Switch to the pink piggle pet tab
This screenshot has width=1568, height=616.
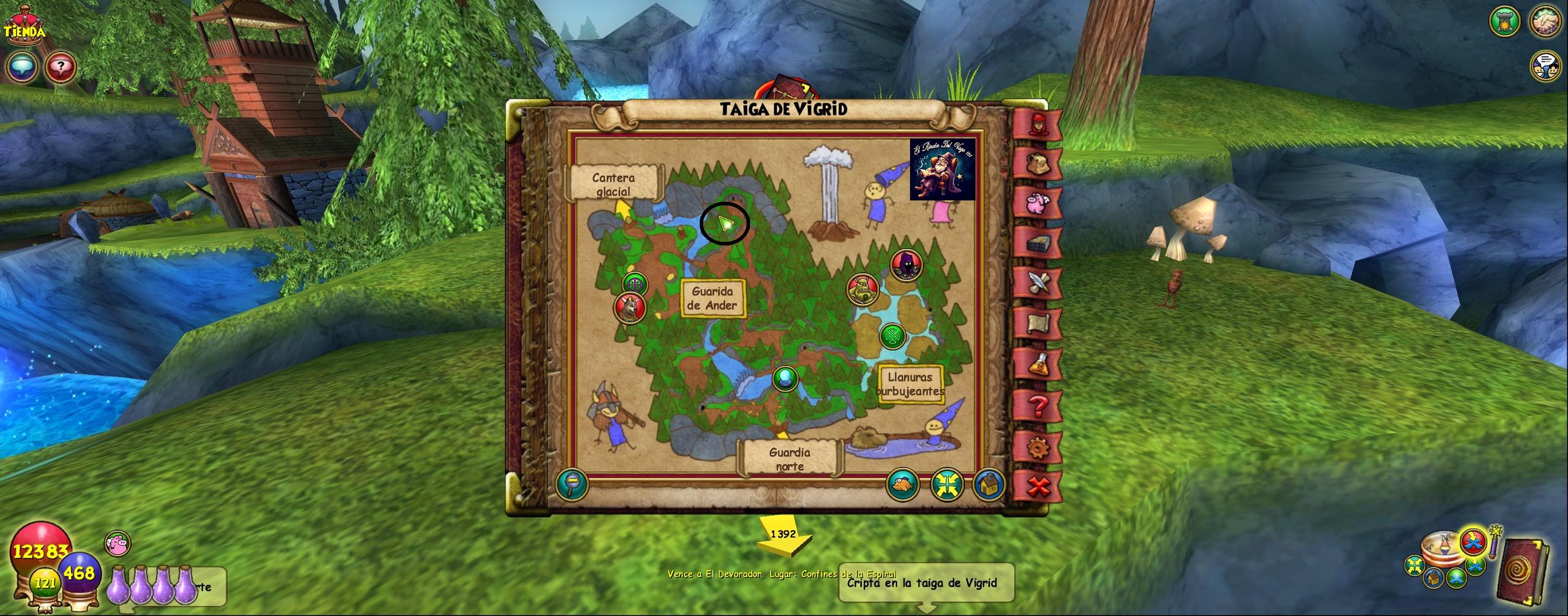[1038, 203]
